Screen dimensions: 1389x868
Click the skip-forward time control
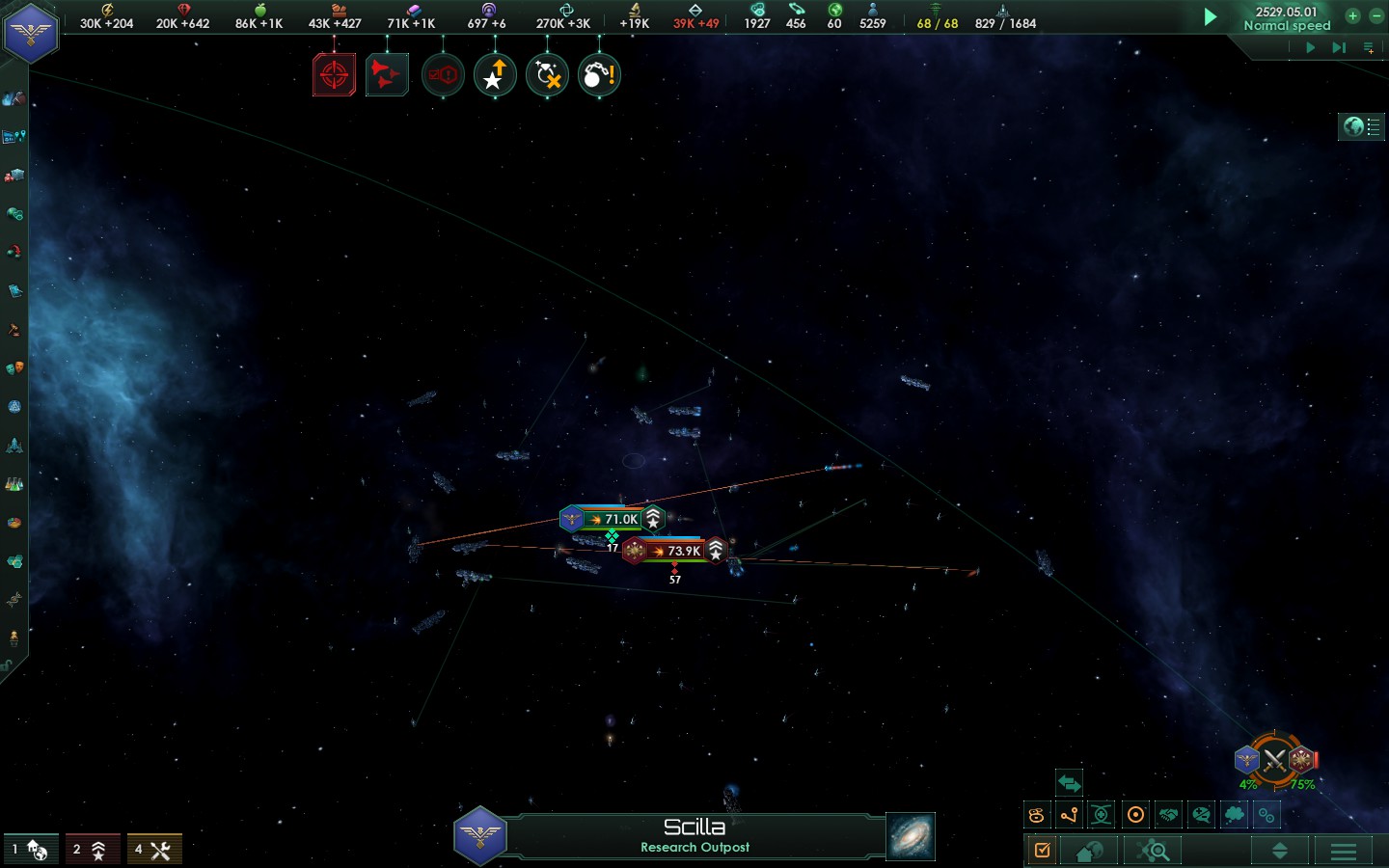pyautogui.click(x=1339, y=46)
